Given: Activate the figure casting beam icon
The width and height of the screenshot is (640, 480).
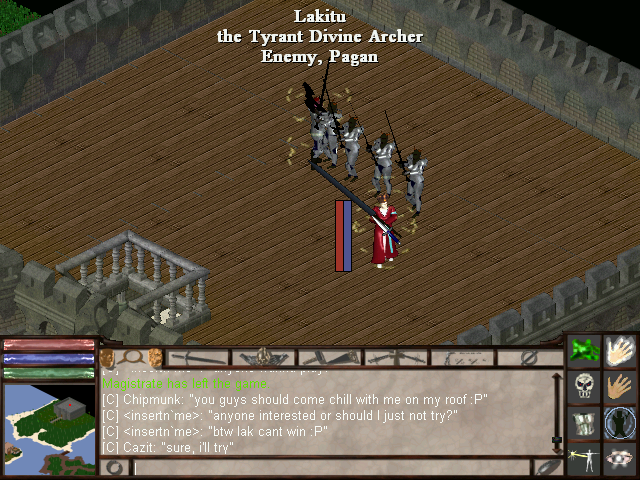Looking at the screenshot, I should click(585, 458).
